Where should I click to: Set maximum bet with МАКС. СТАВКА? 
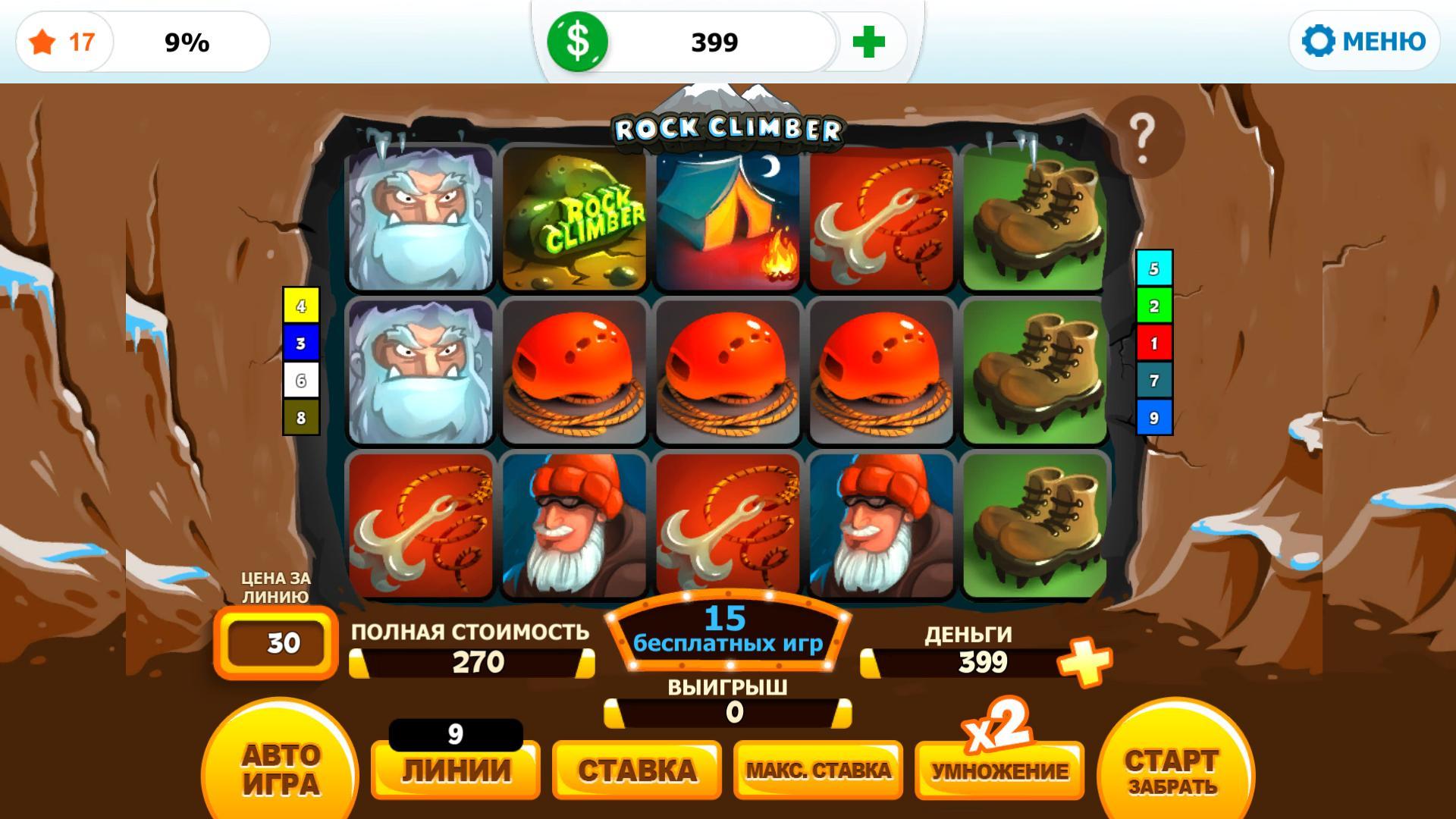[x=818, y=770]
